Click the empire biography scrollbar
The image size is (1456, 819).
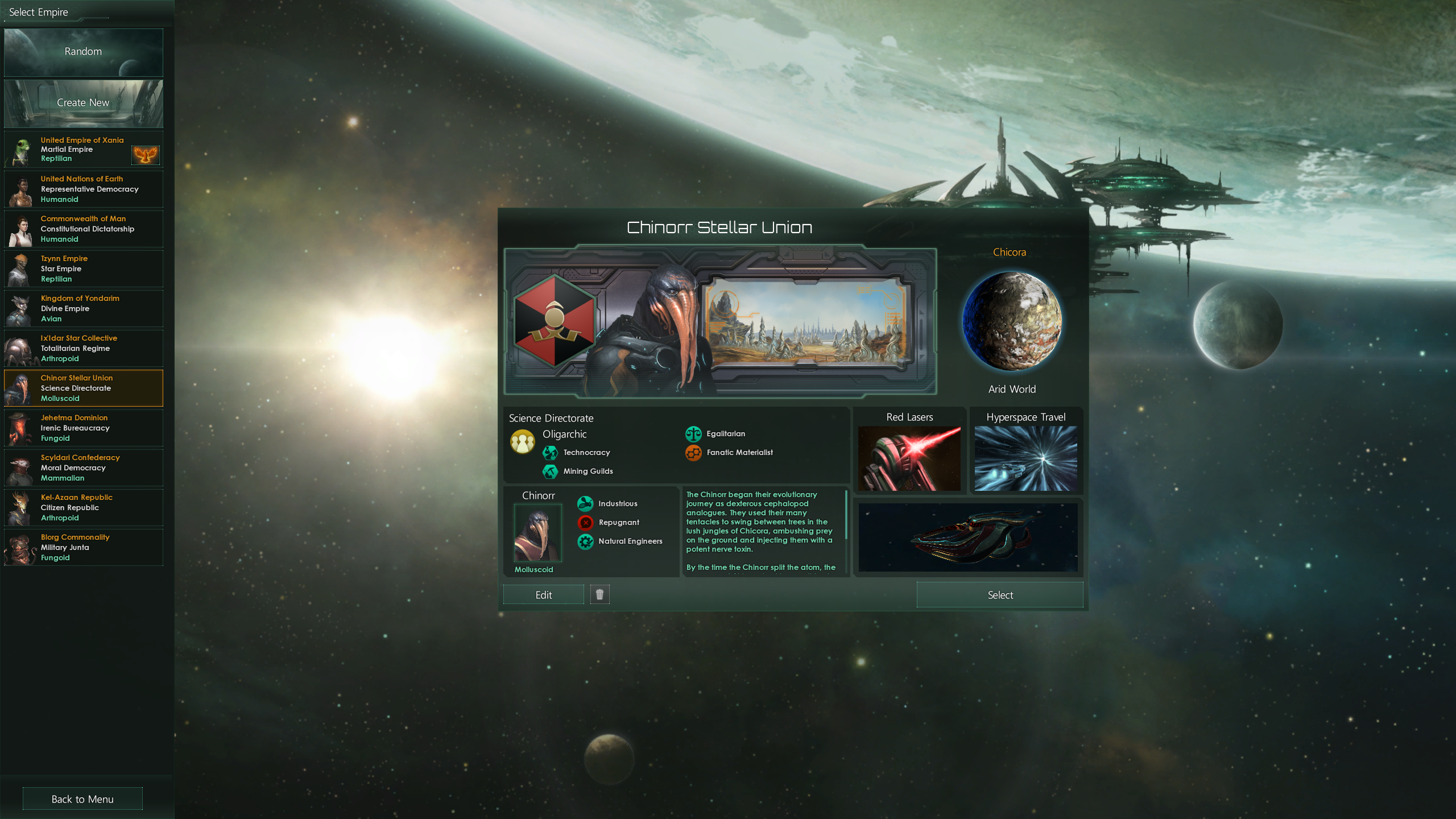pyautogui.click(x=846, y=515)
